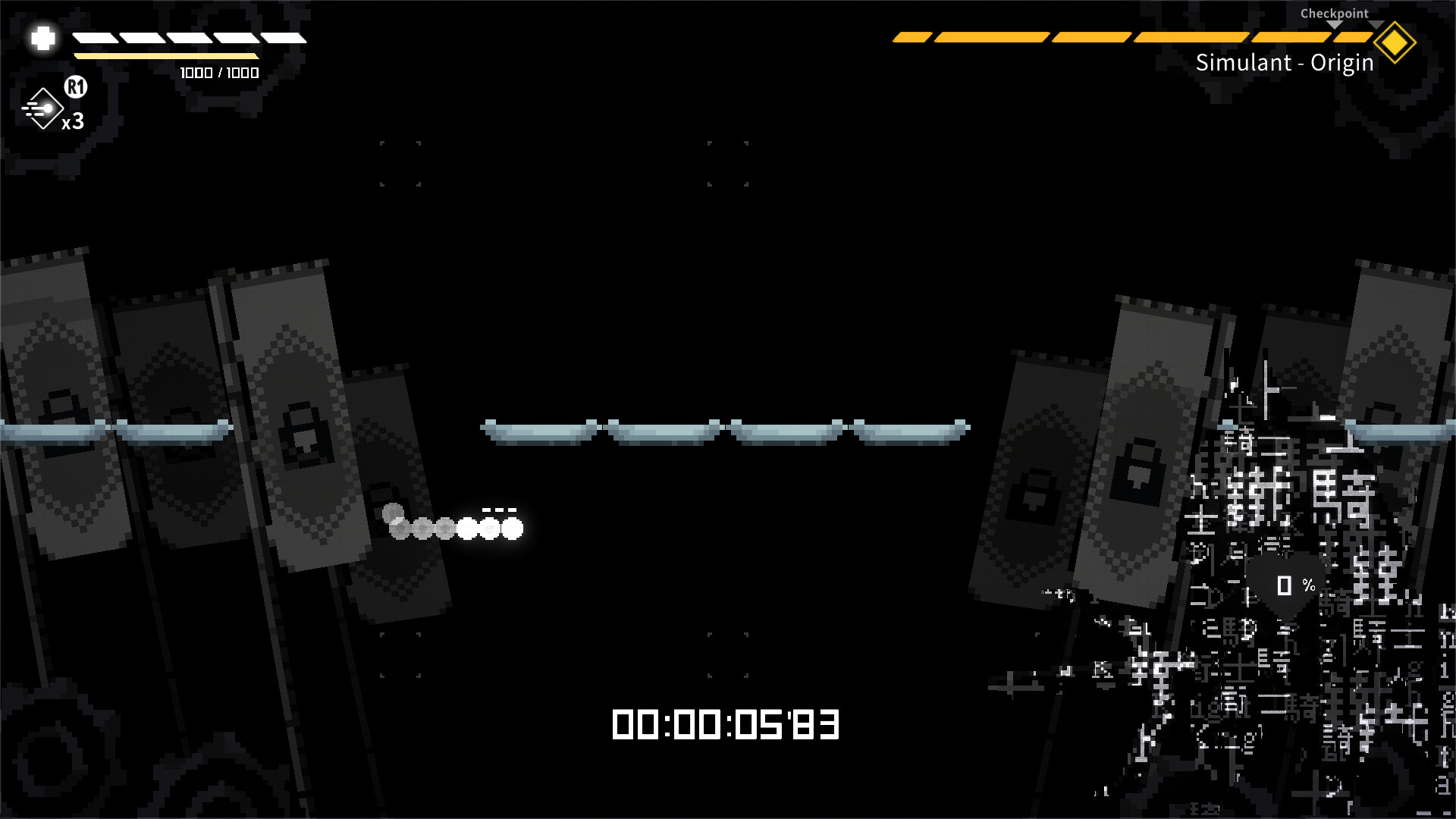The width and height of the screenshot is (1456, 819).
Task: Click the R1 button badge
Action: pos(75,87)
